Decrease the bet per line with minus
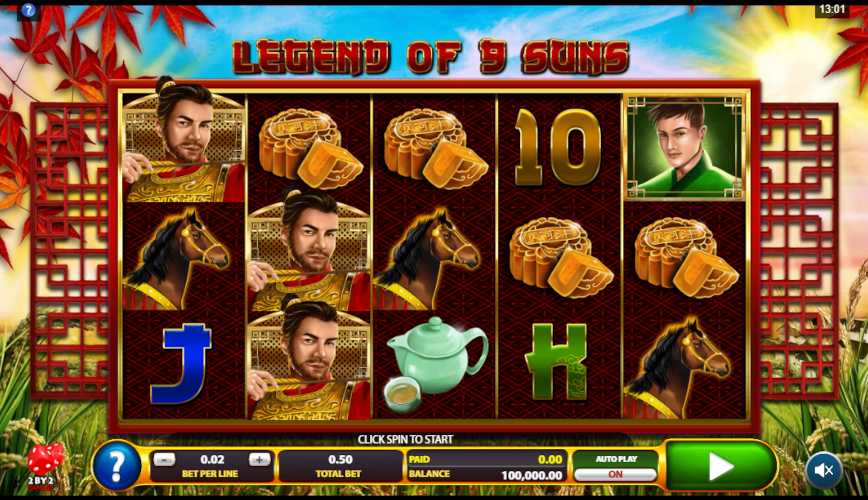Image resolution: width=868 pixels, height=500 pixels. [x=165, y=460]
